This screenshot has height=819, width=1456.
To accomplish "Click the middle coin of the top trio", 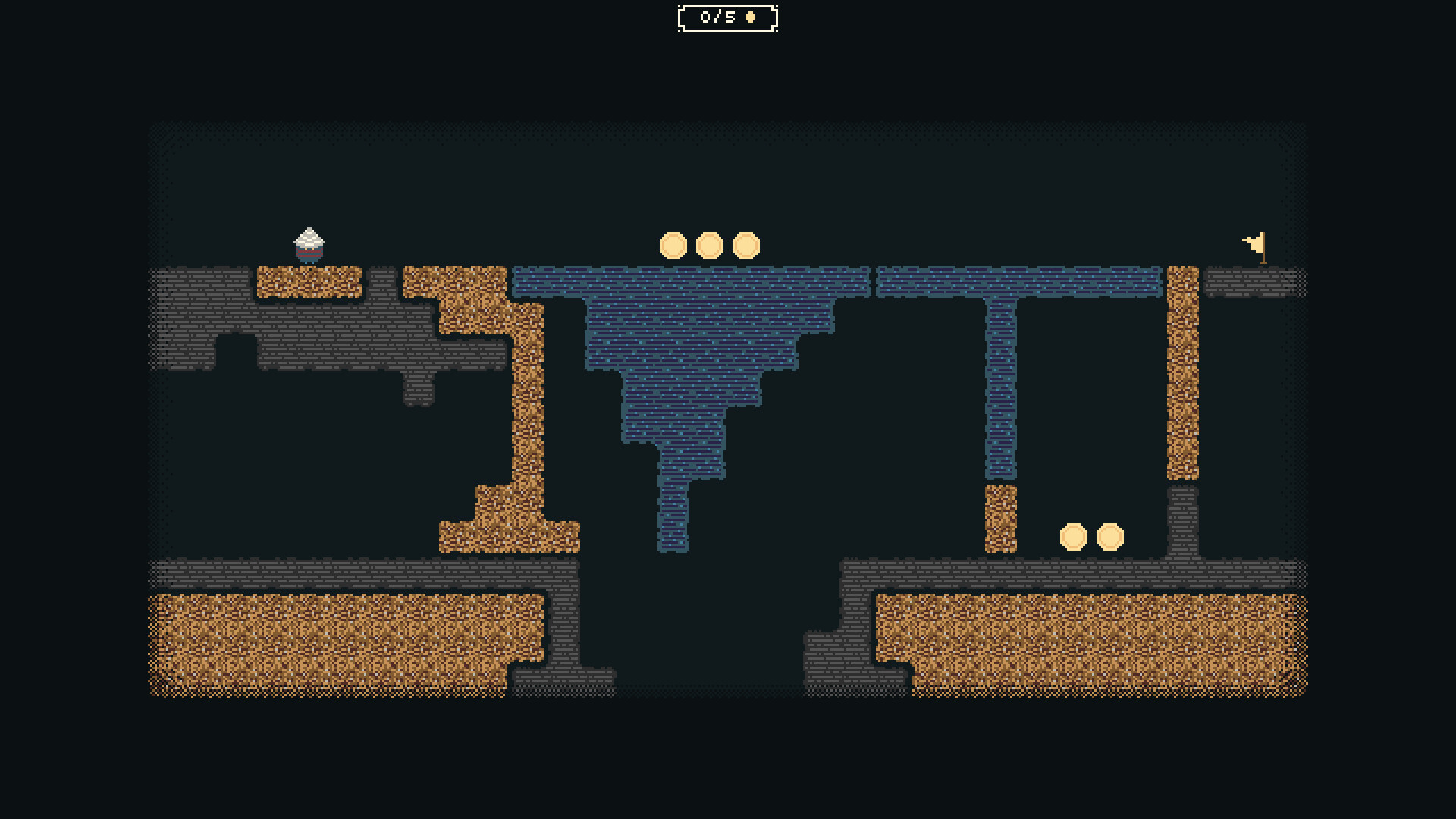I will 709,246.
